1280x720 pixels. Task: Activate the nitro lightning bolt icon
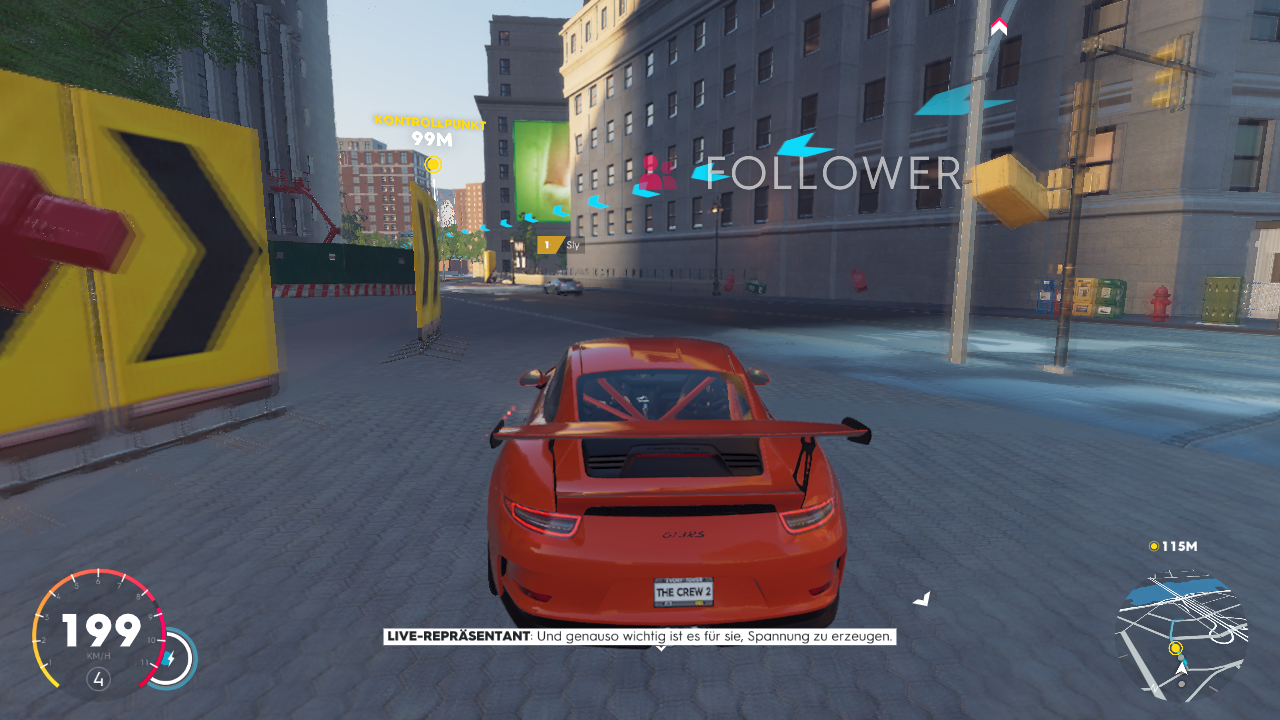170,660
